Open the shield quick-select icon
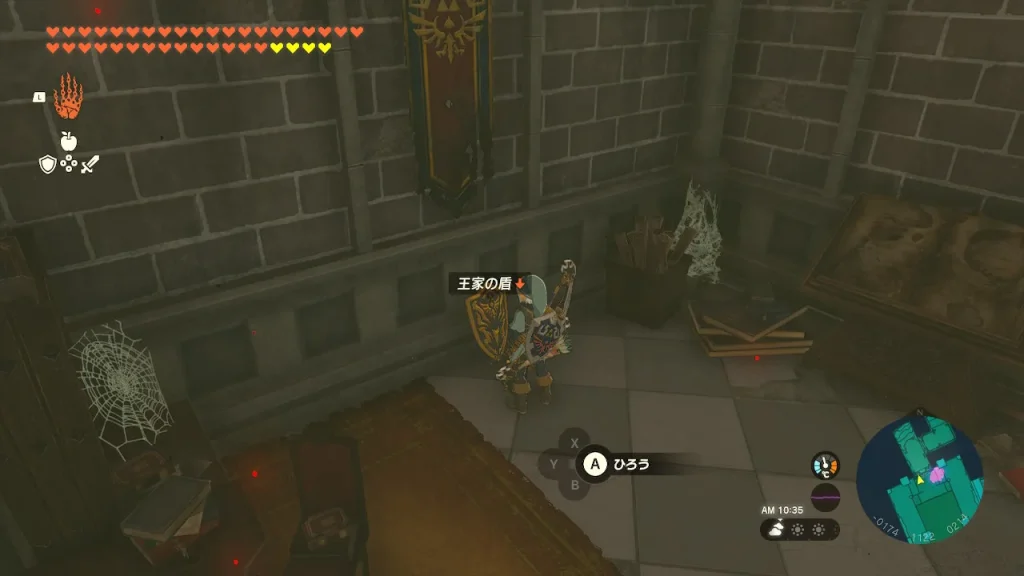 click(x=47, y=164)
